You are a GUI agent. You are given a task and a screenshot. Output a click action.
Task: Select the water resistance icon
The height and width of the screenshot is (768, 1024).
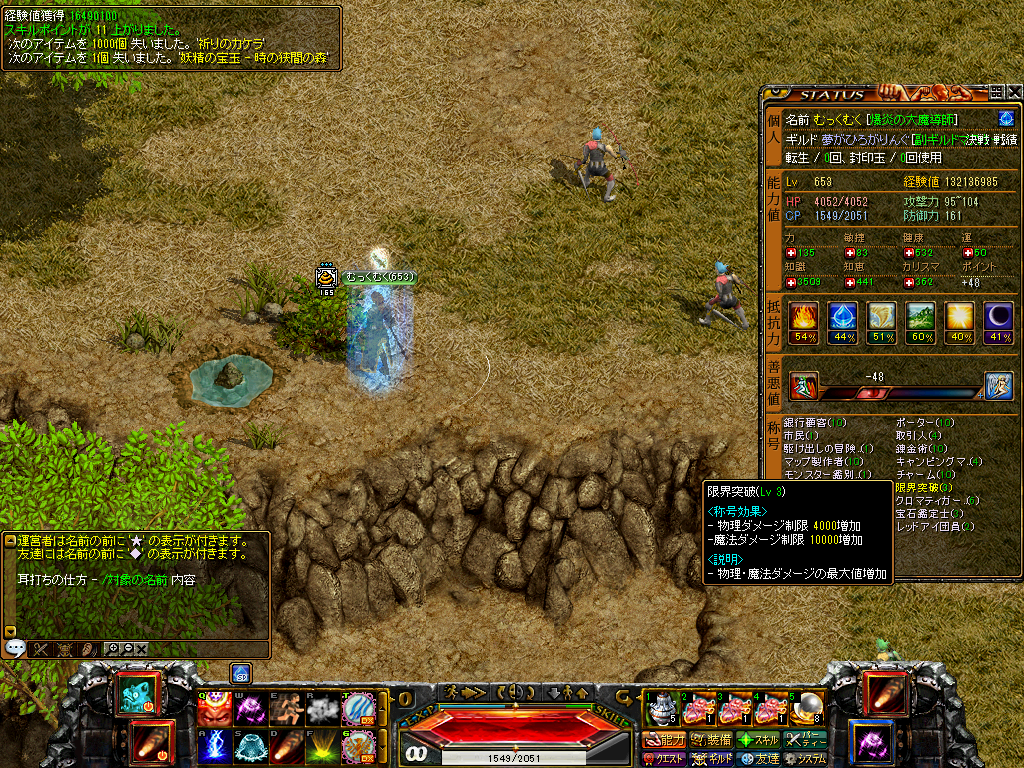(841, 318)
